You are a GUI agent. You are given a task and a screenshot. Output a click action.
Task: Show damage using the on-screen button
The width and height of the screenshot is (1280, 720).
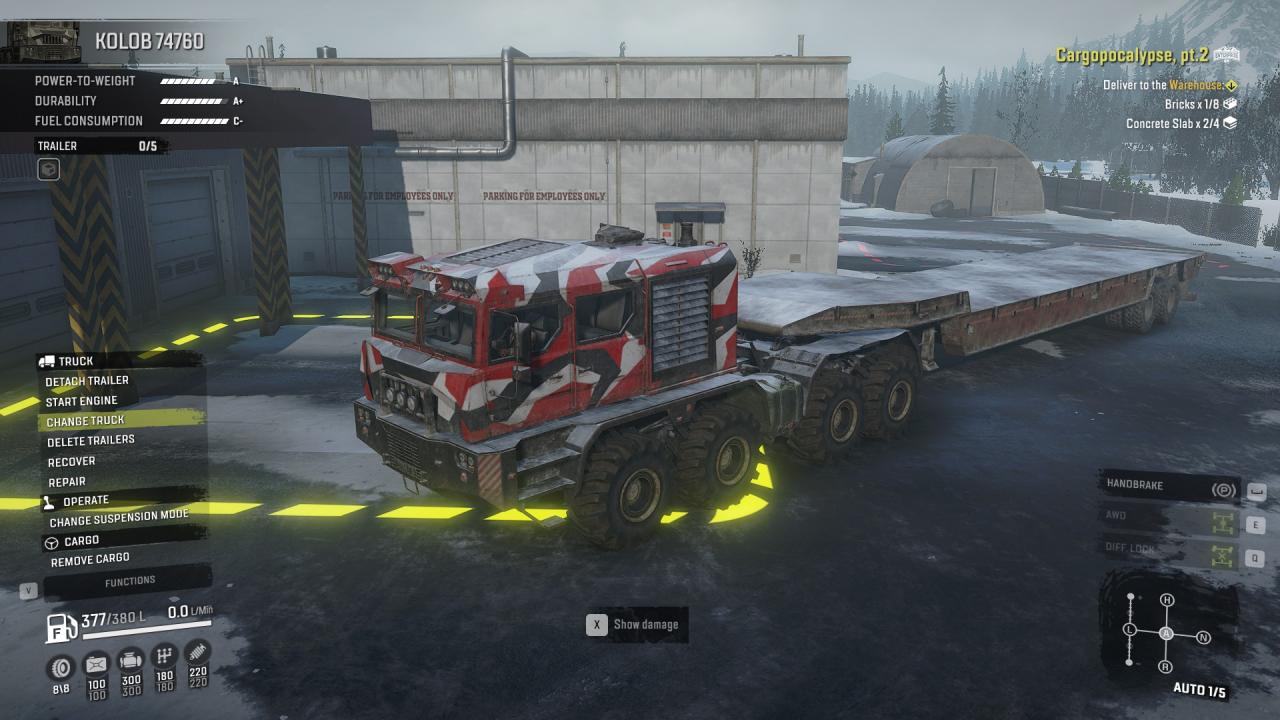(636, 625)
